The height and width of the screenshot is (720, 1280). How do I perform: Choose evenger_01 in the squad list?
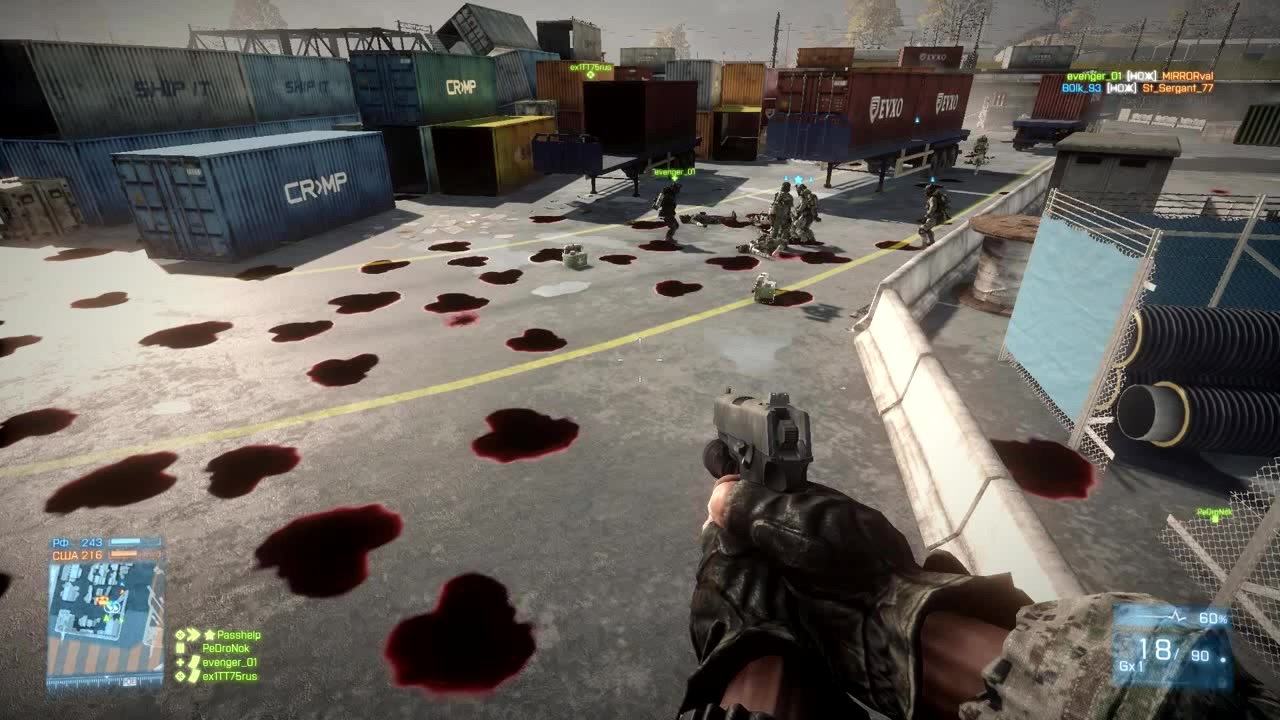tap(229, 662)
